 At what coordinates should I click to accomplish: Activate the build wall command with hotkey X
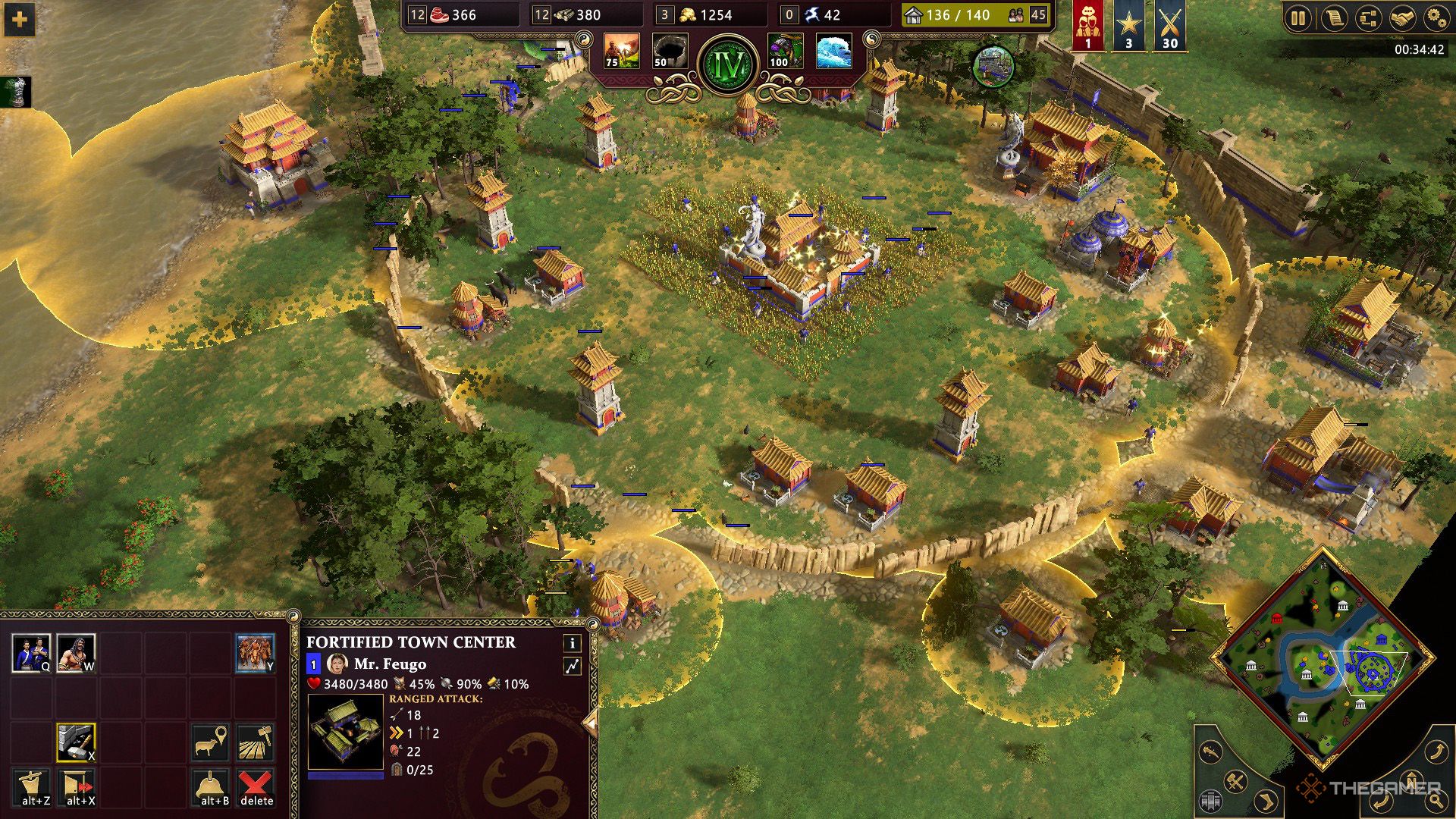pyautogui.click(x=77, y=742)
